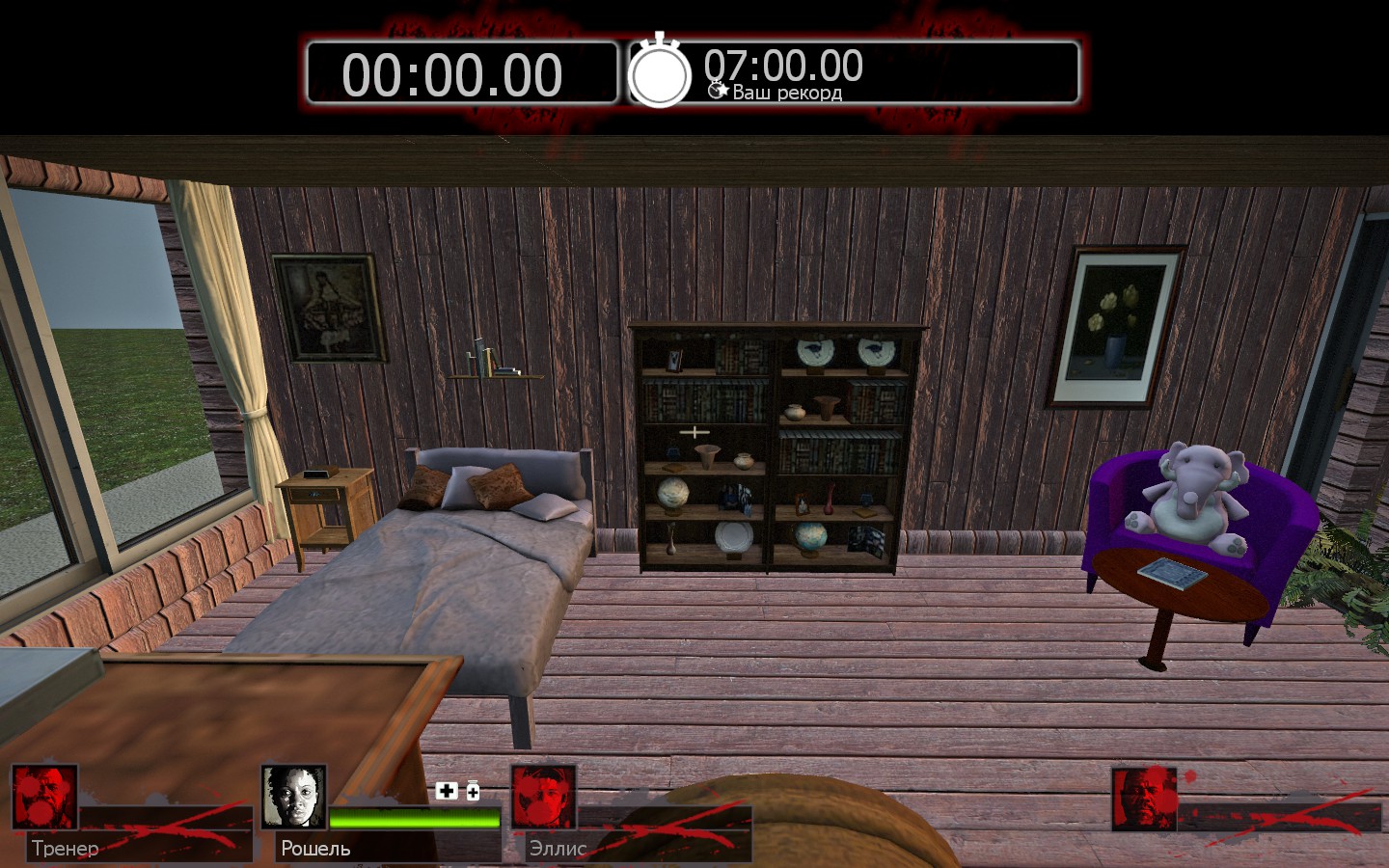Select the unnamed dead survivor's portrait

click(1144, 799)
